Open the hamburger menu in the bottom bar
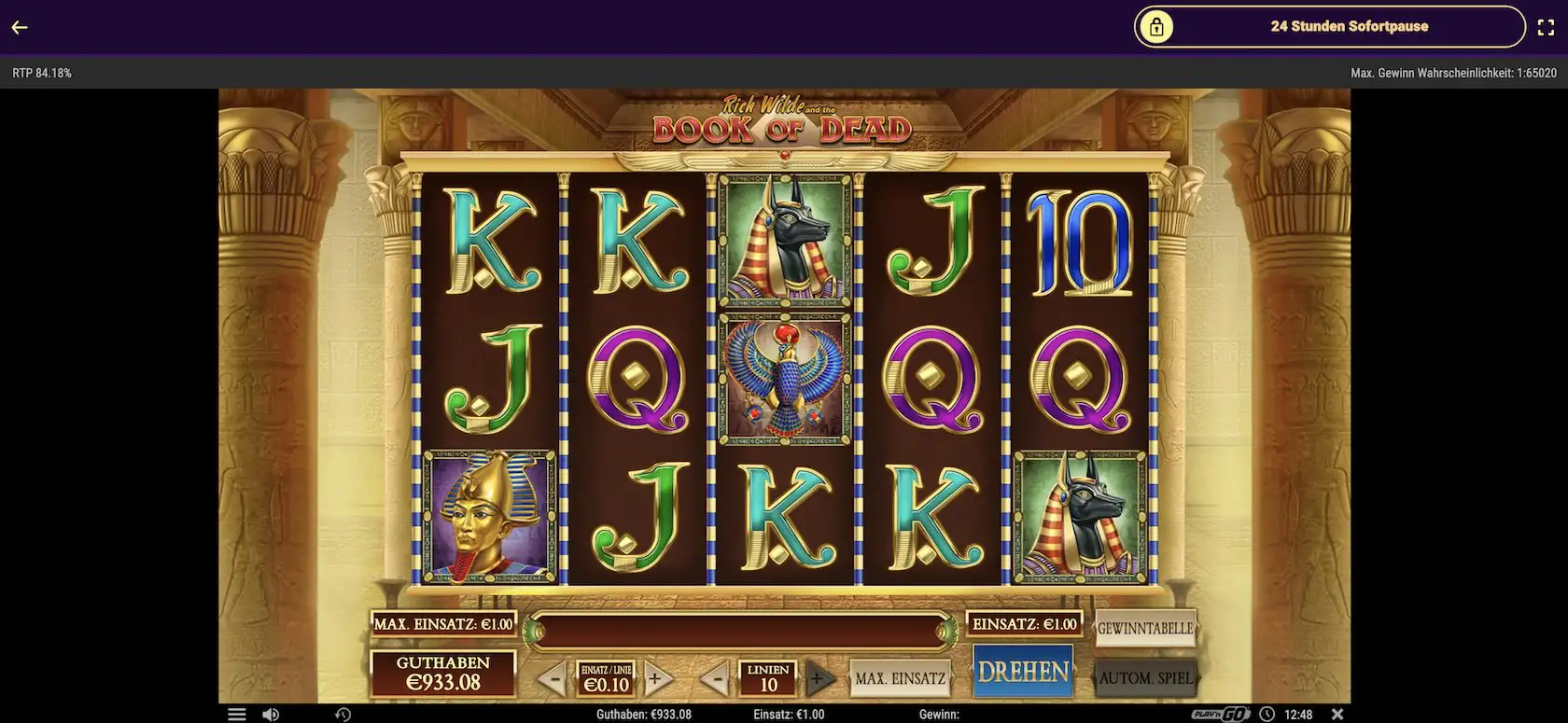 point(237,715)
